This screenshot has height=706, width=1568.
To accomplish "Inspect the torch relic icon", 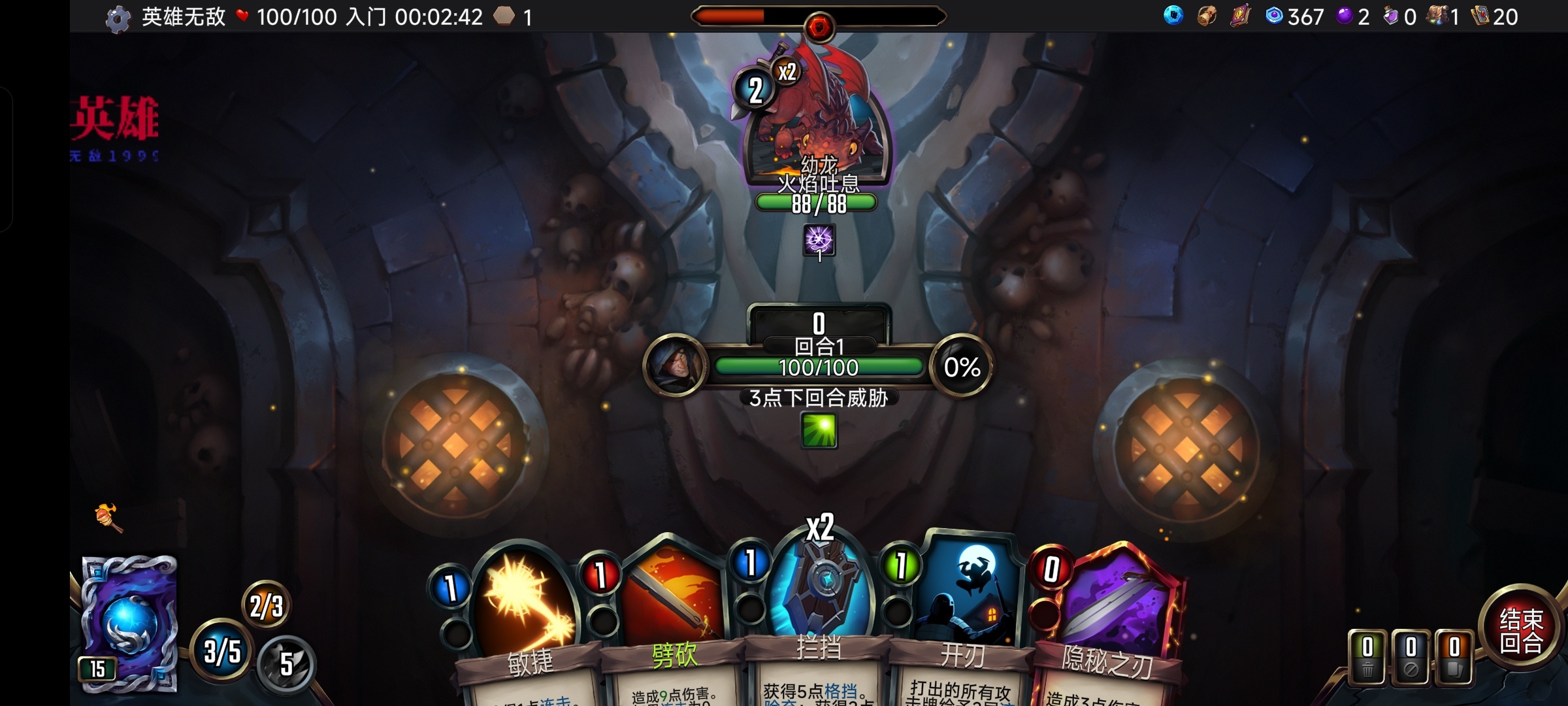I will (x=108, y=518).
